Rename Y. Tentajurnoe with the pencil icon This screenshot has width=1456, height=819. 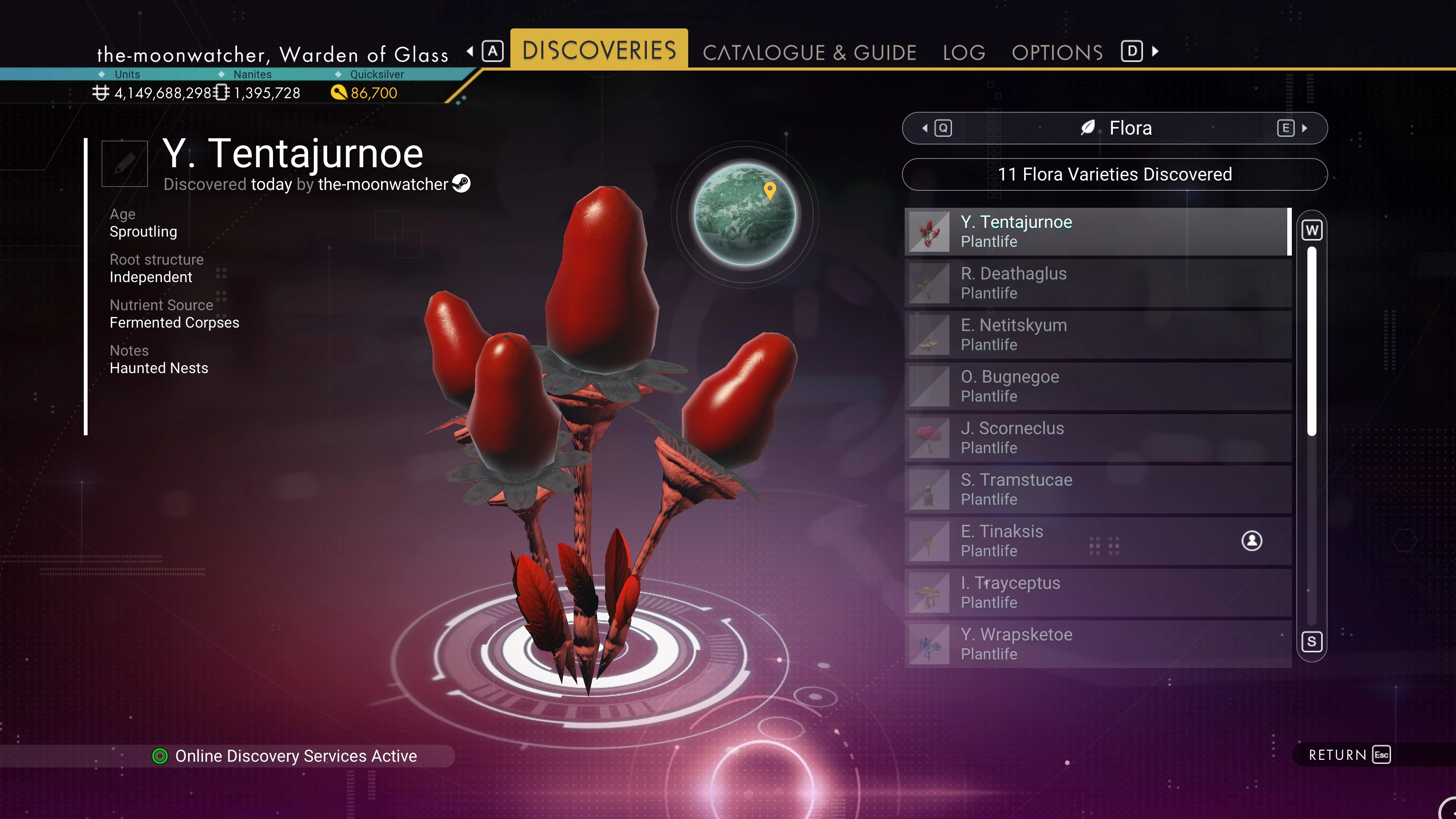[x=124, y=164]
